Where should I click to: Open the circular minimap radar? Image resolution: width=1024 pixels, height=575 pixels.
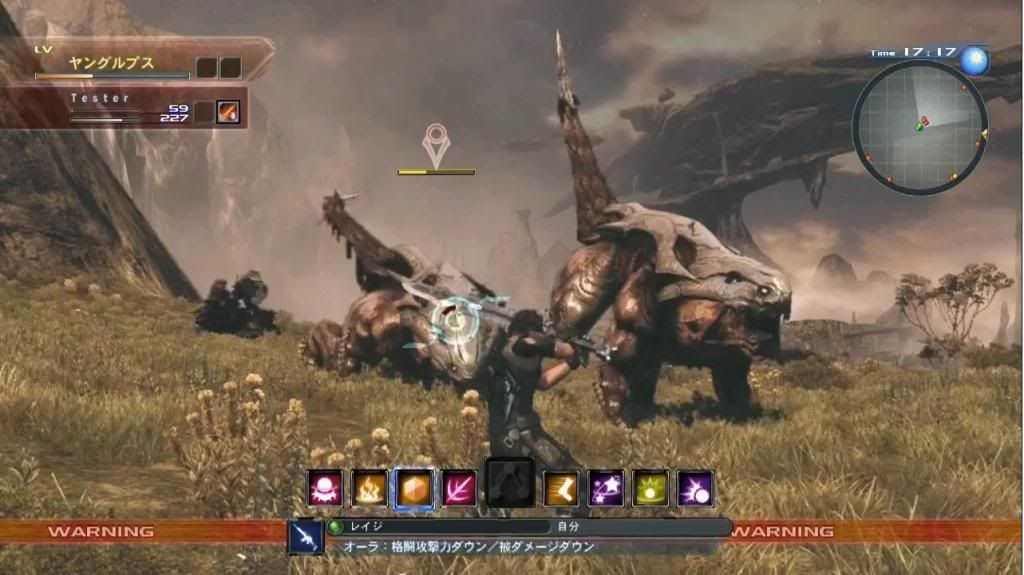coord(919,127)
